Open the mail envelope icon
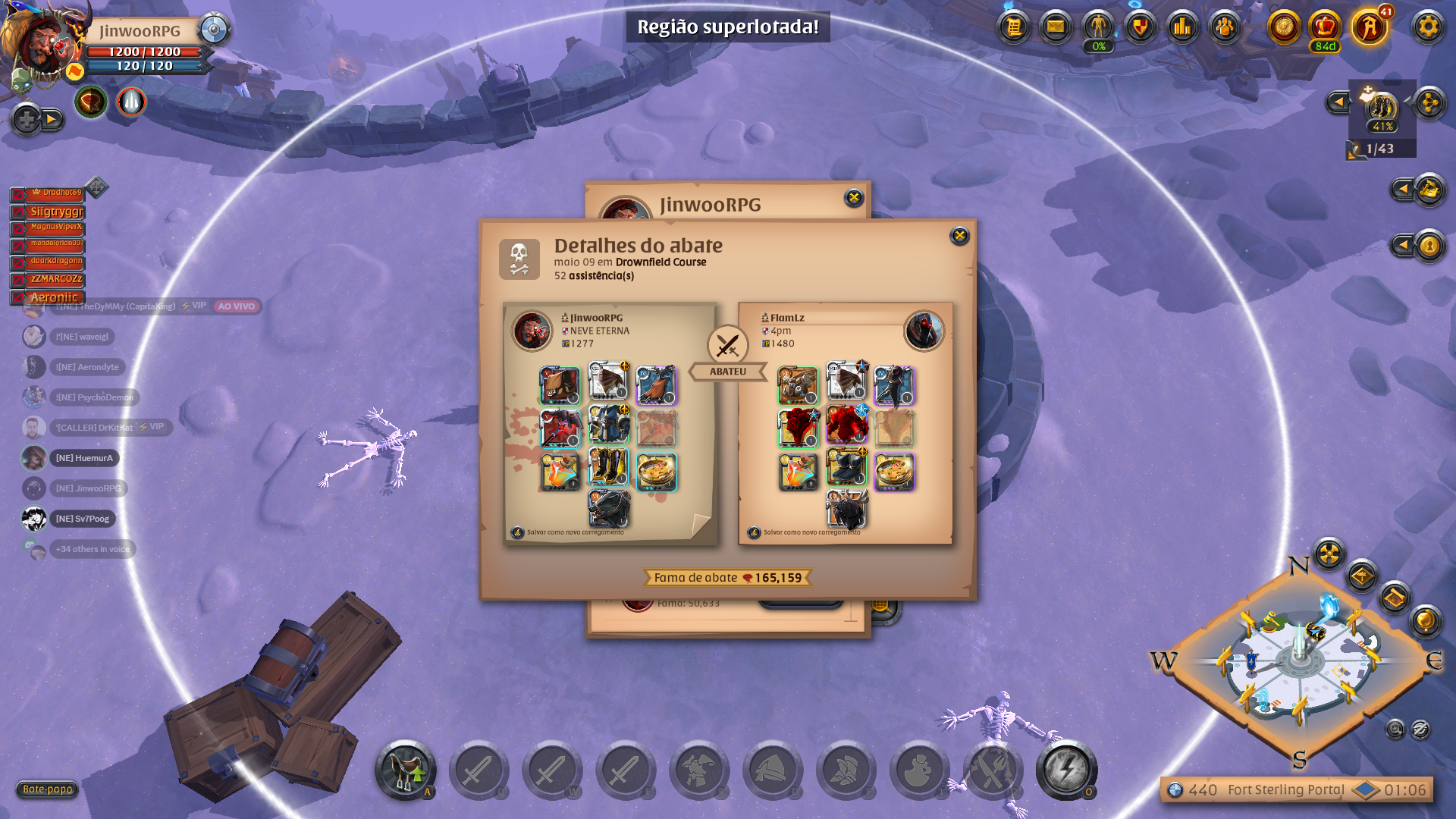 1056,27
